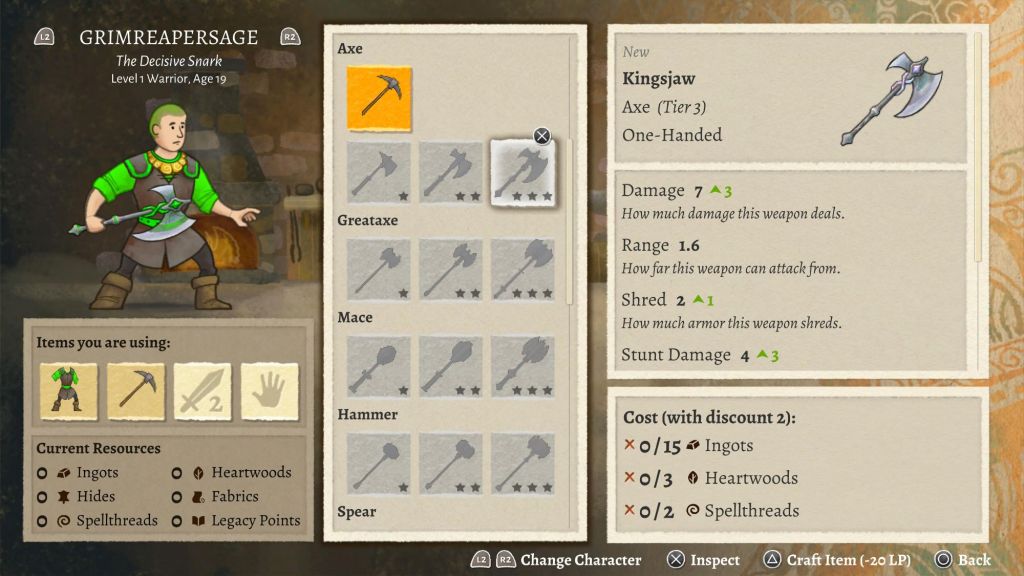Choose the one-star mace slot

(x=379, y=367)
